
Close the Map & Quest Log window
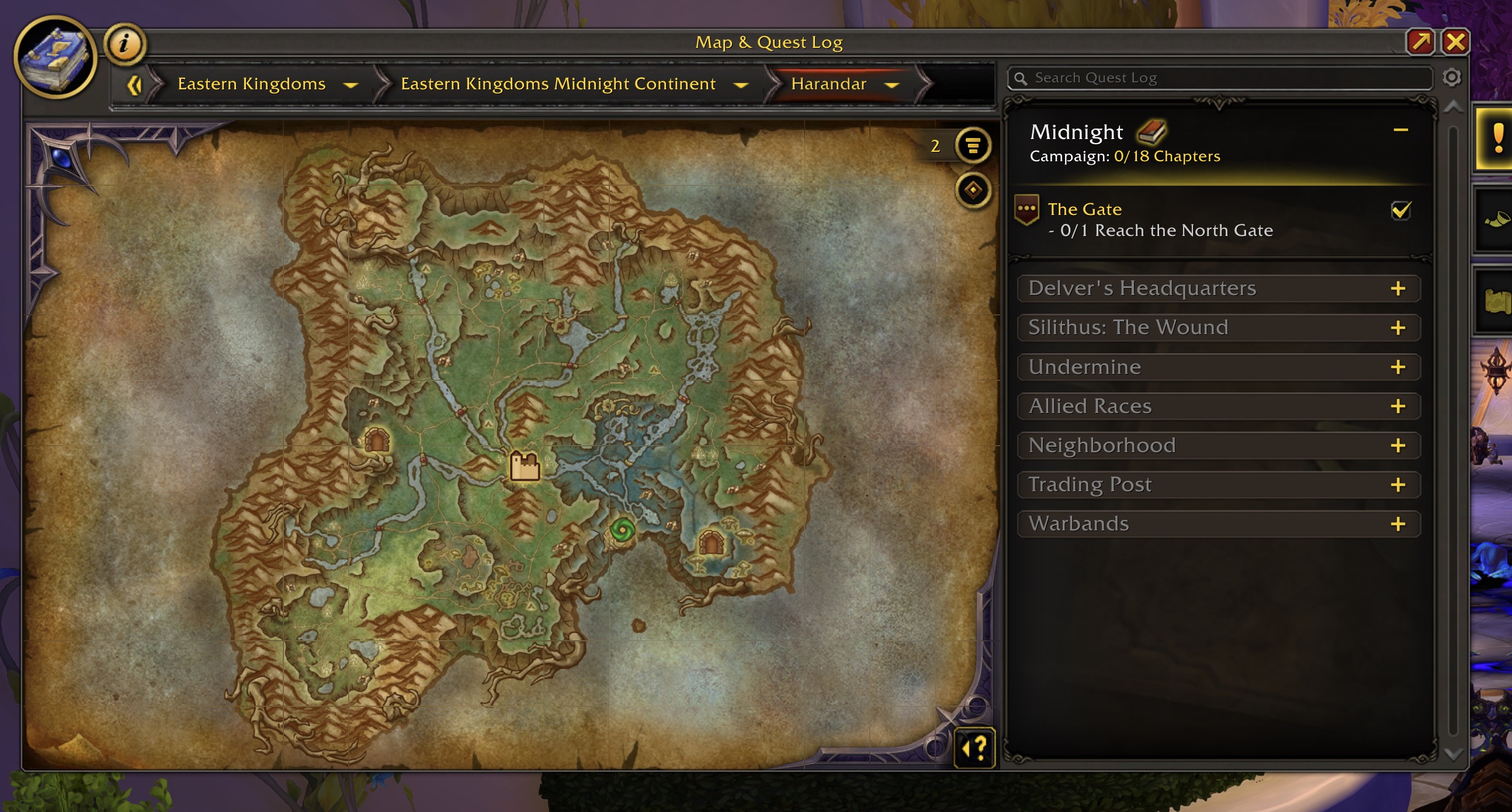click(1455, 42)
